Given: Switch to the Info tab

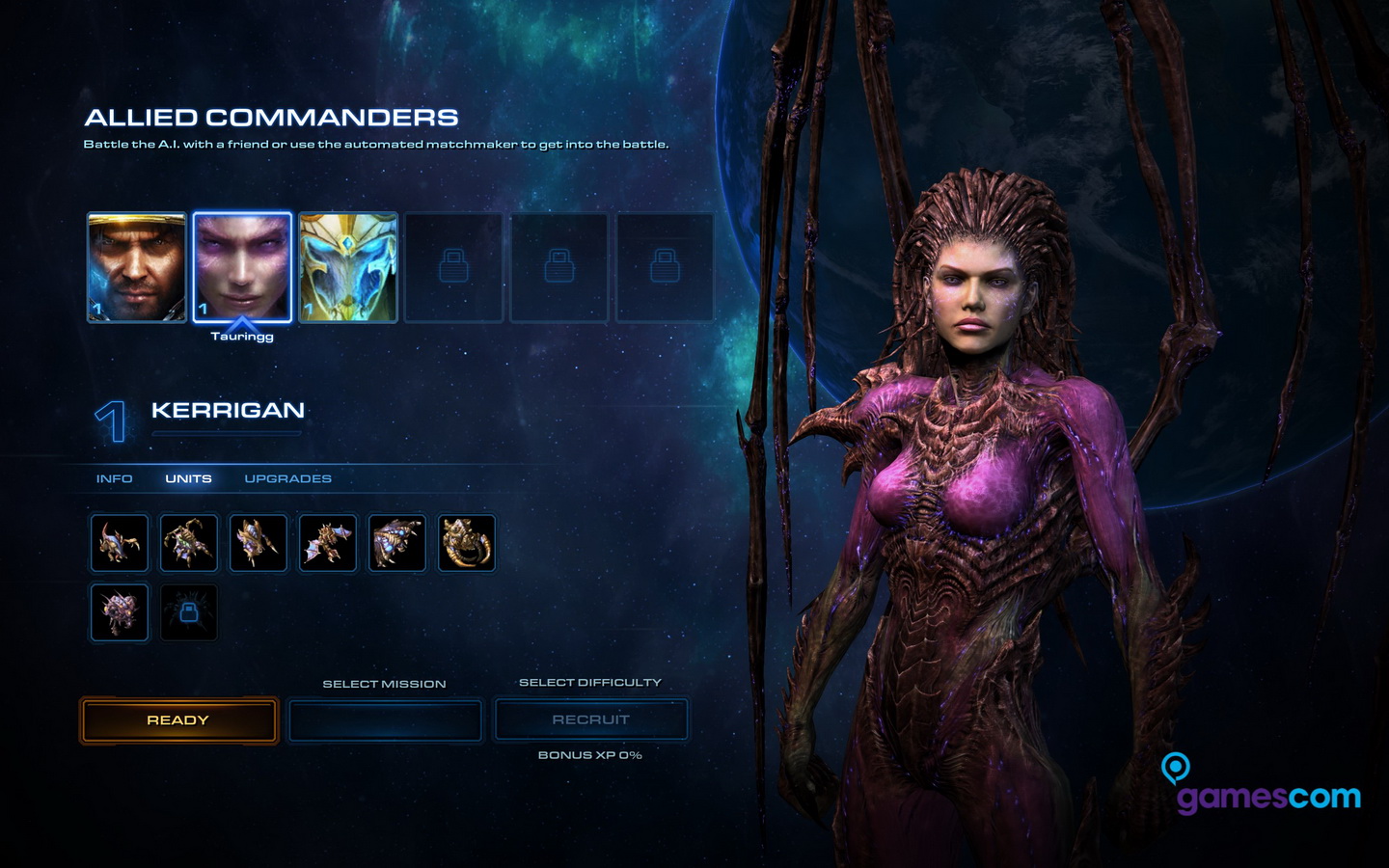Looking at the screenshot, I should coord(114,478).
